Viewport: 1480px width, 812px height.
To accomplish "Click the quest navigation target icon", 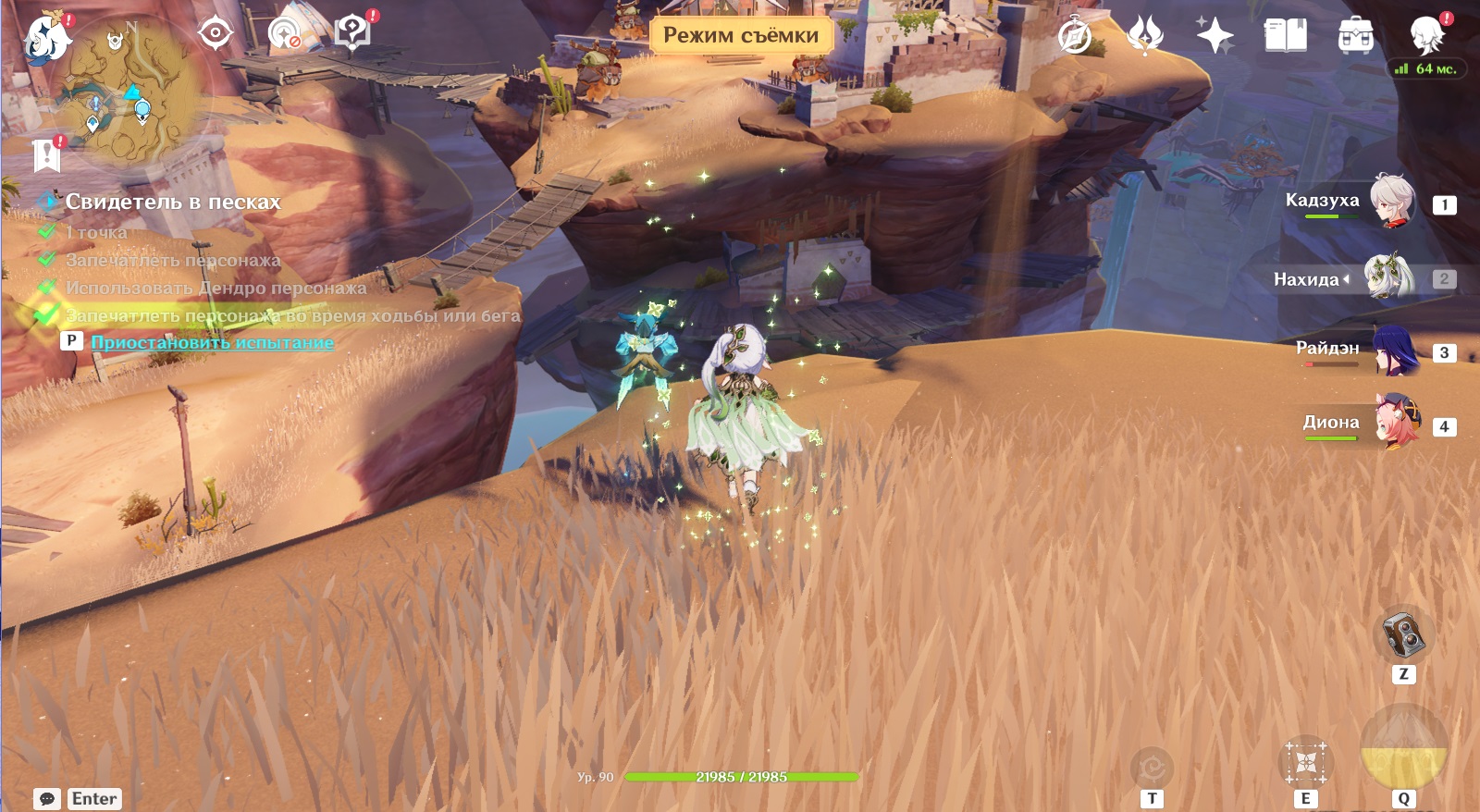I will pos(215,34).
